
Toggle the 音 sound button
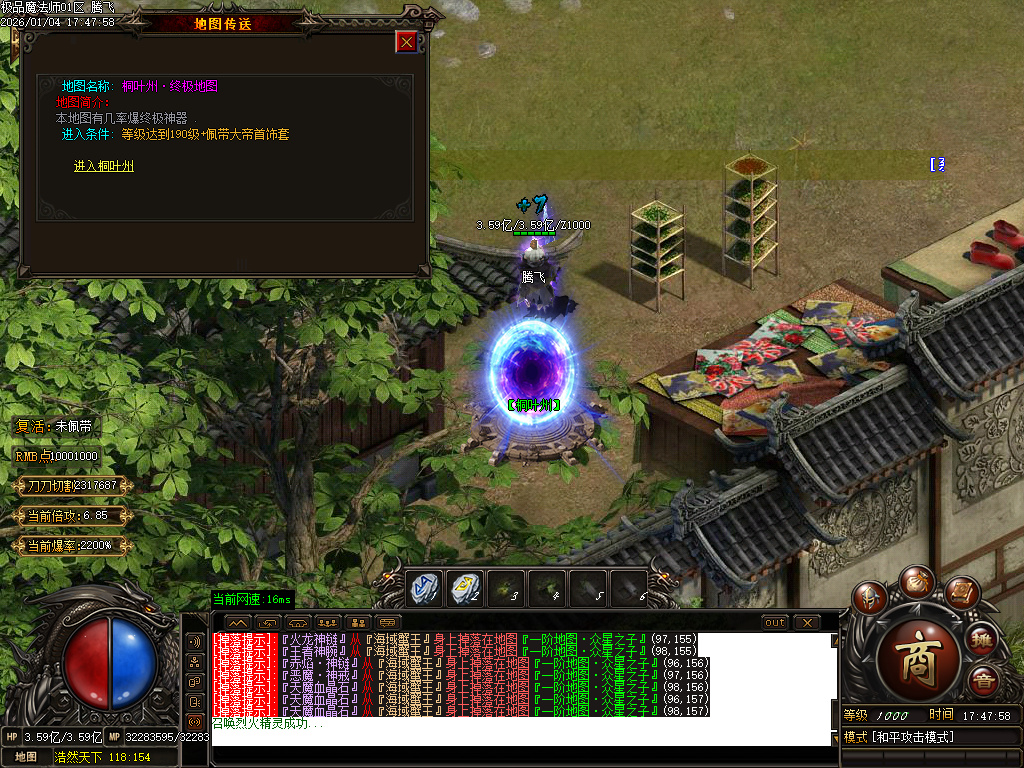(x=983, y=681)
